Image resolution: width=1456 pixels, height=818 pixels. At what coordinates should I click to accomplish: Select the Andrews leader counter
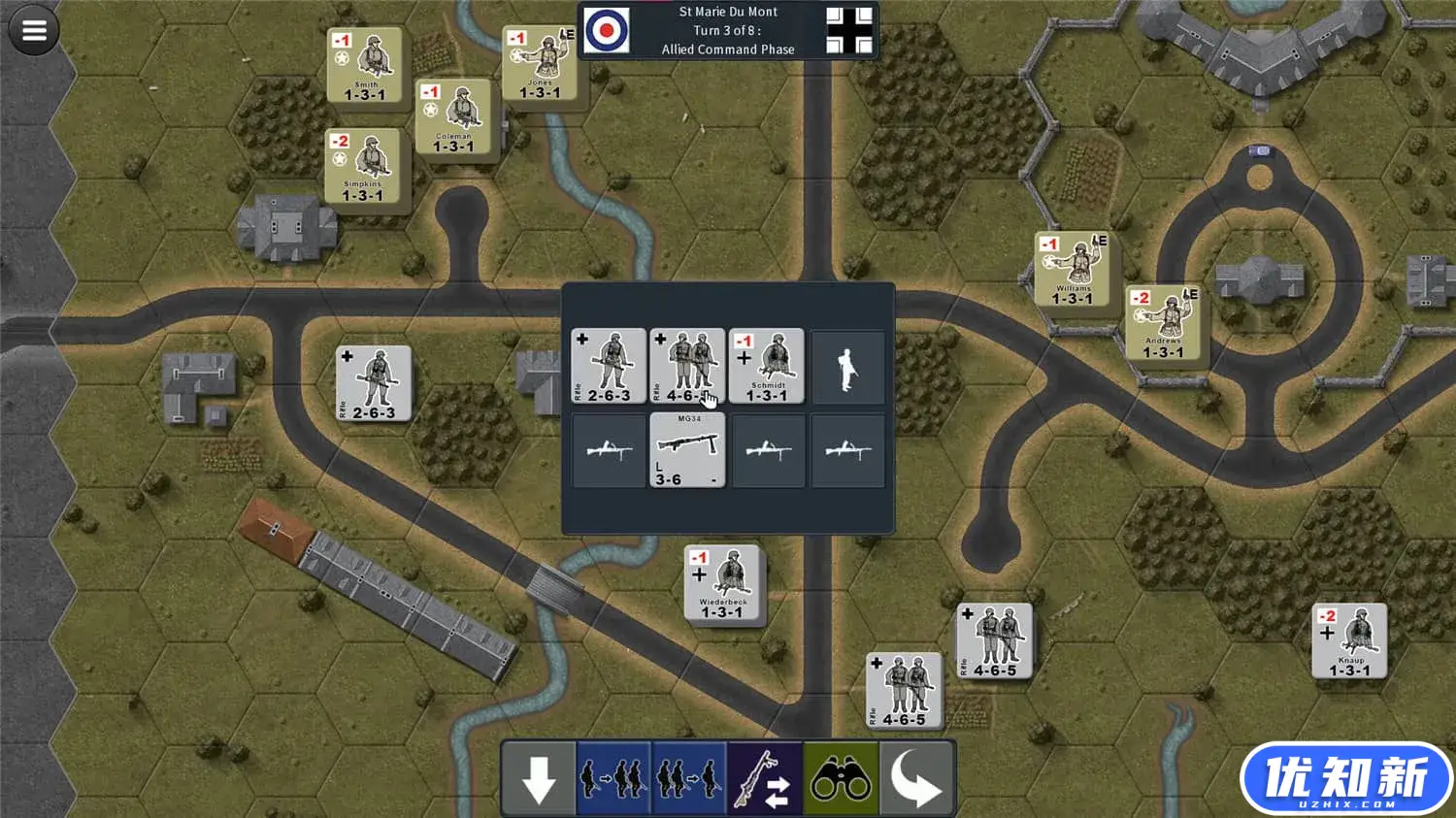[1163, 322]
